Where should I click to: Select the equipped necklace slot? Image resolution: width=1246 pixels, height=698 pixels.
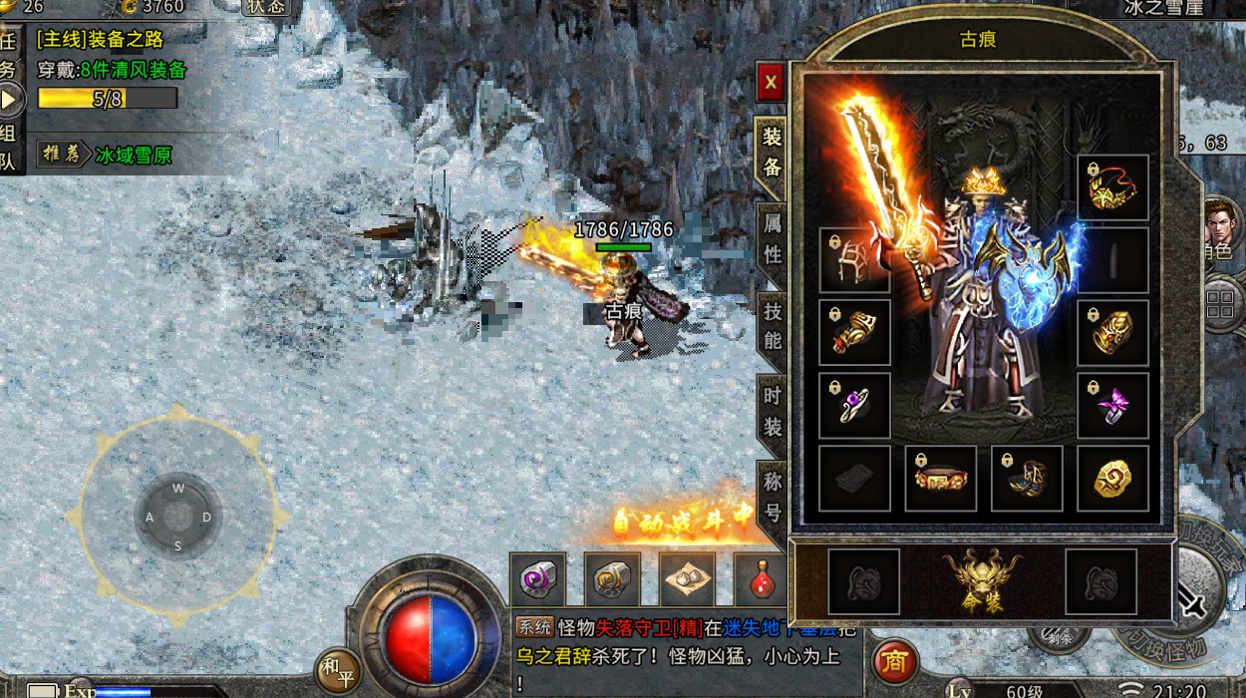click(x=1112, y=187)
